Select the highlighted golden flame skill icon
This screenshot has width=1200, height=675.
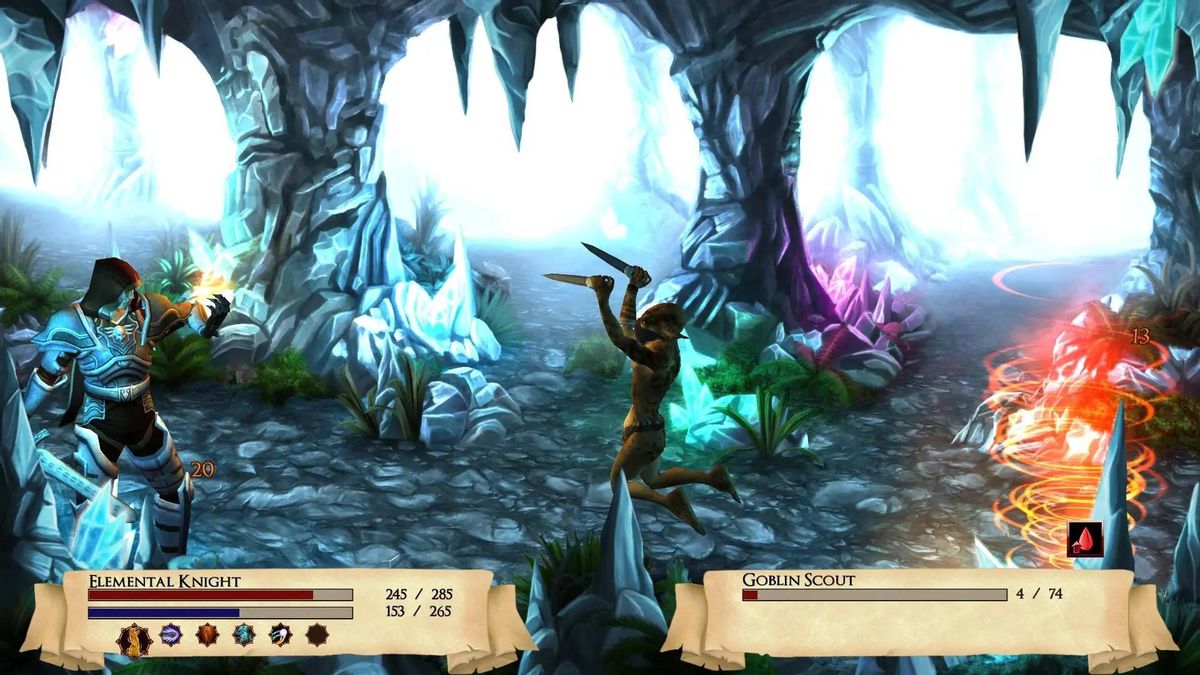[134, 638]
